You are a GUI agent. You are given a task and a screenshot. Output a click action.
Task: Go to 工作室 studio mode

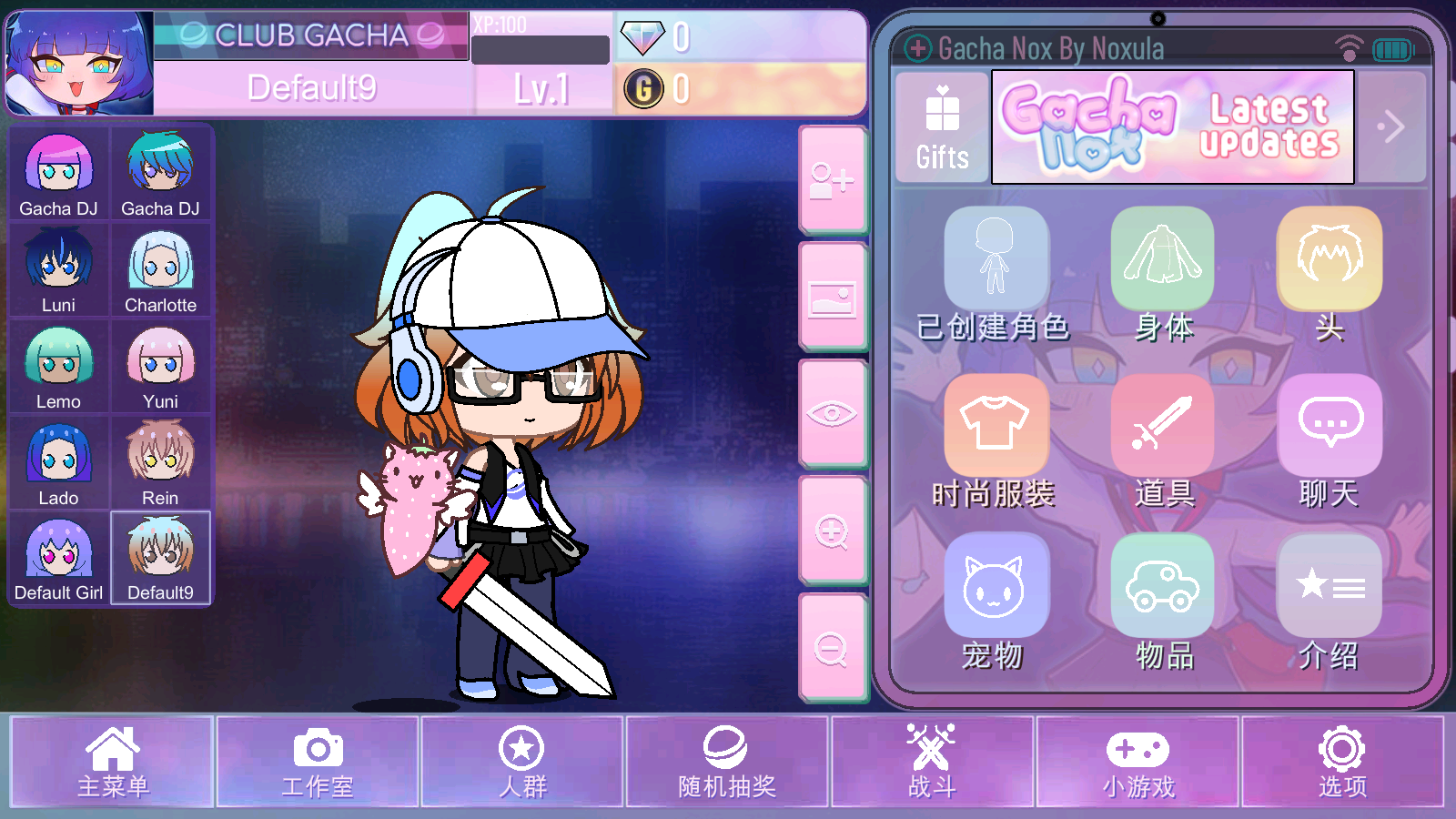click(317, 762)
